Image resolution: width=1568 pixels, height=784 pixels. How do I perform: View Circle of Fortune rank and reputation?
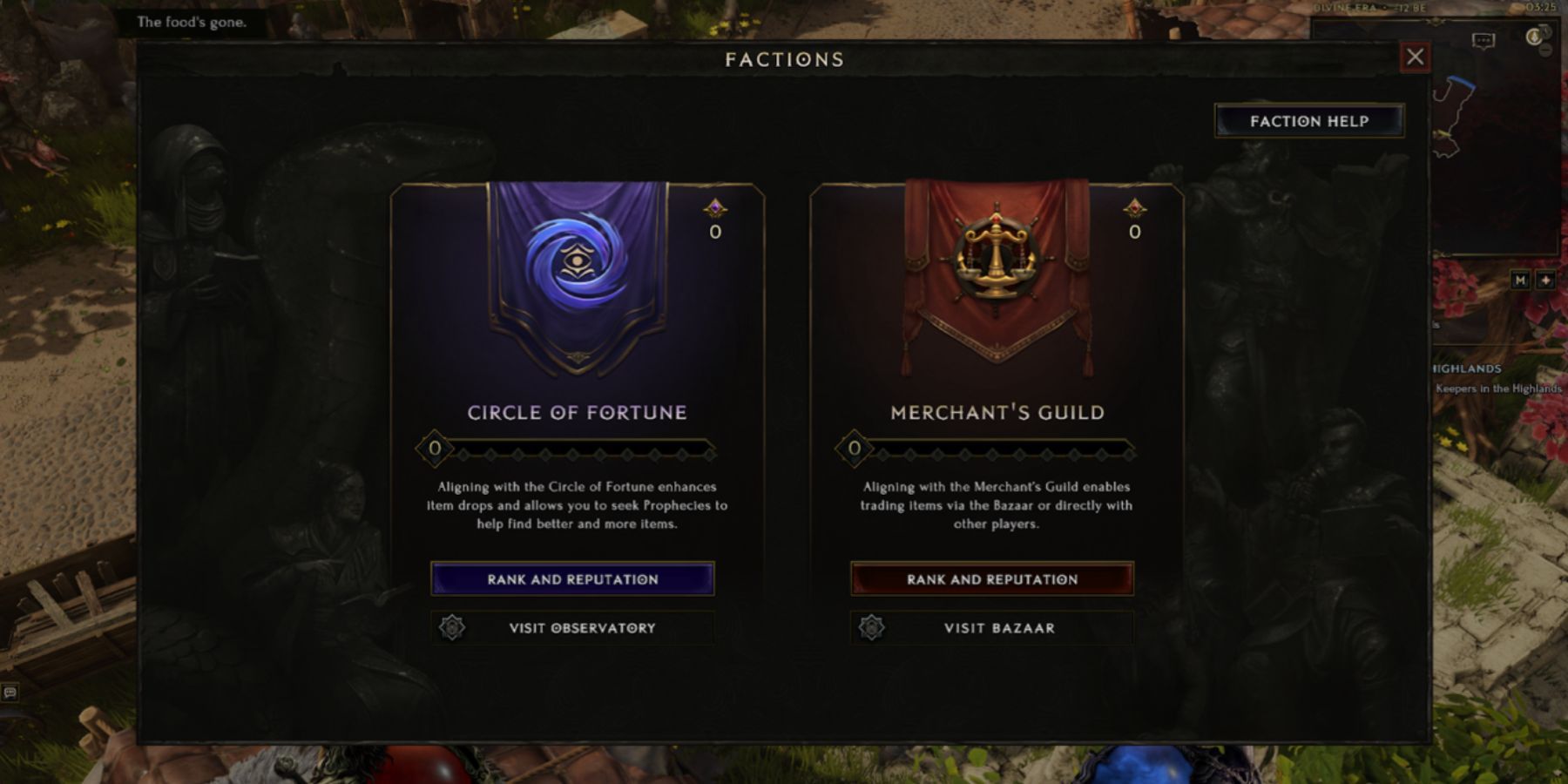pos(572,579)
